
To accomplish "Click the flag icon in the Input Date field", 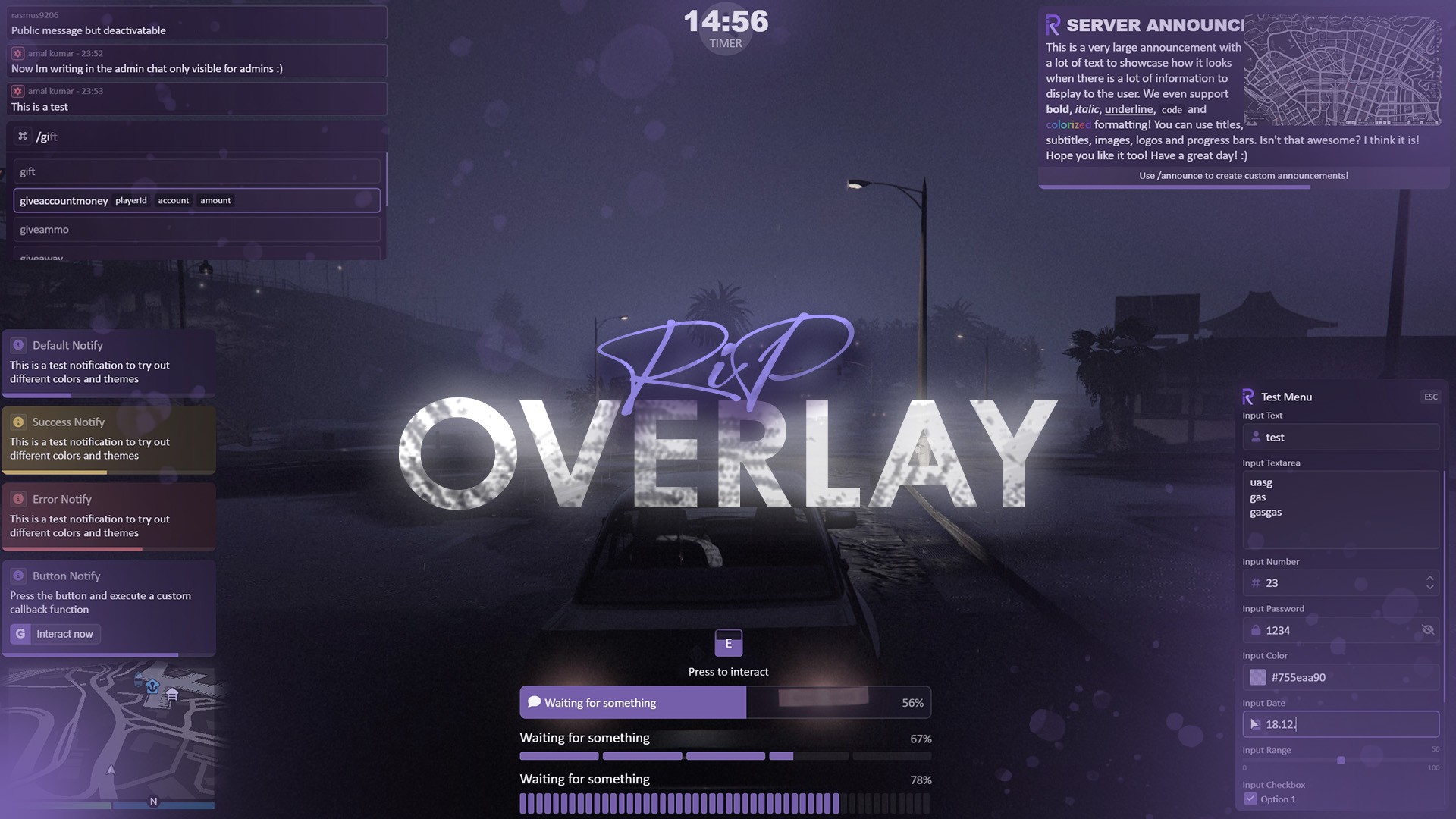I will click(x=1255, y=724).
